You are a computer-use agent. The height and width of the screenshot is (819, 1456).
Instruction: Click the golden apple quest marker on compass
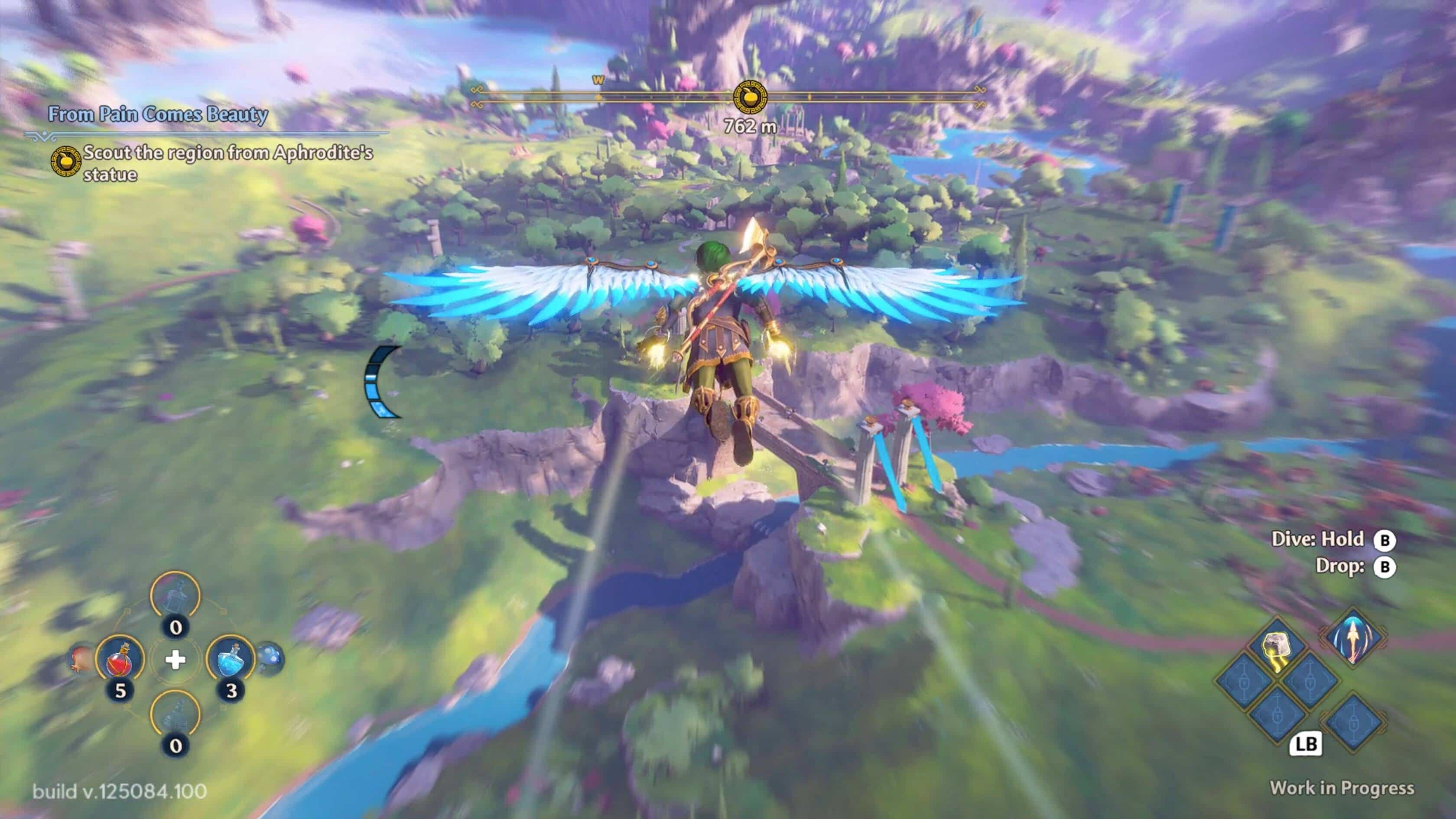(x=750, y=97)
